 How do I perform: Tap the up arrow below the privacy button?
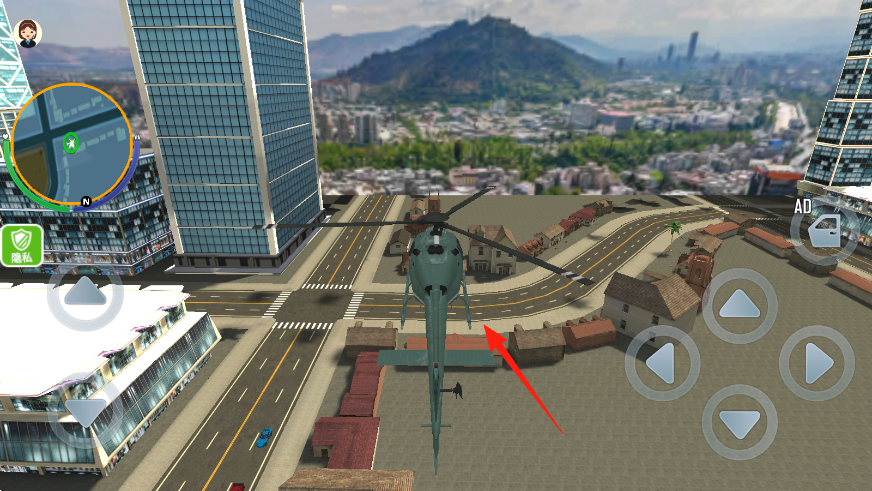coord(85,294)
